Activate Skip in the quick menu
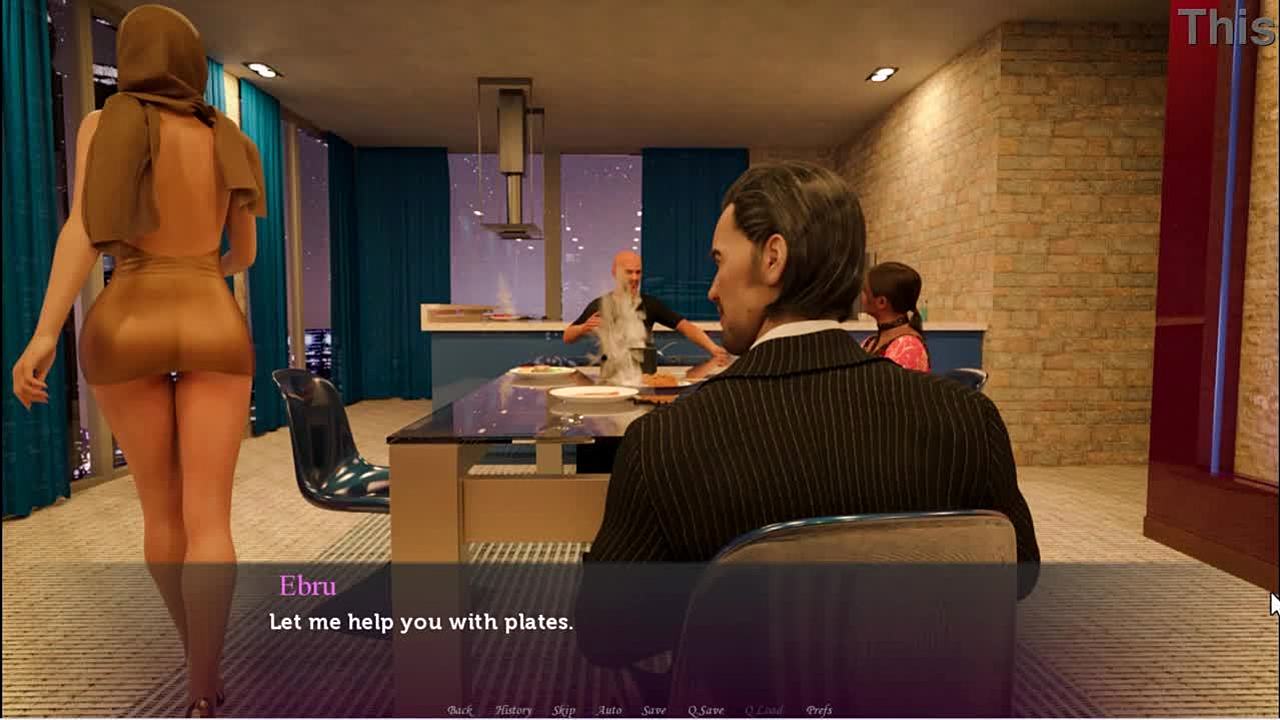1280x720 pixels. click(564, 710)
